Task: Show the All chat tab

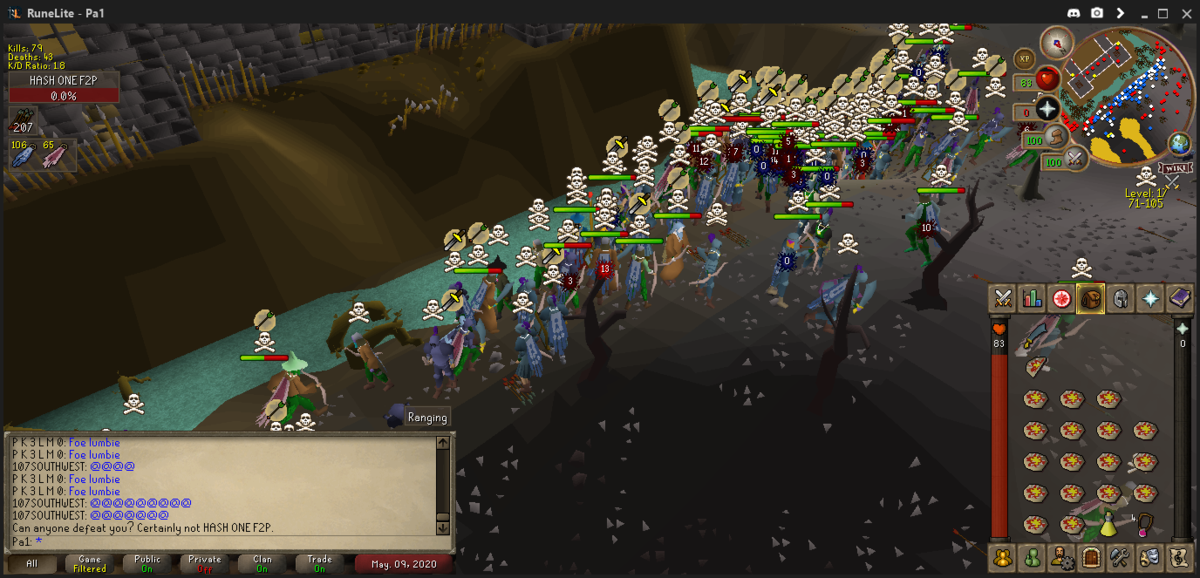Action: [32, 564]
